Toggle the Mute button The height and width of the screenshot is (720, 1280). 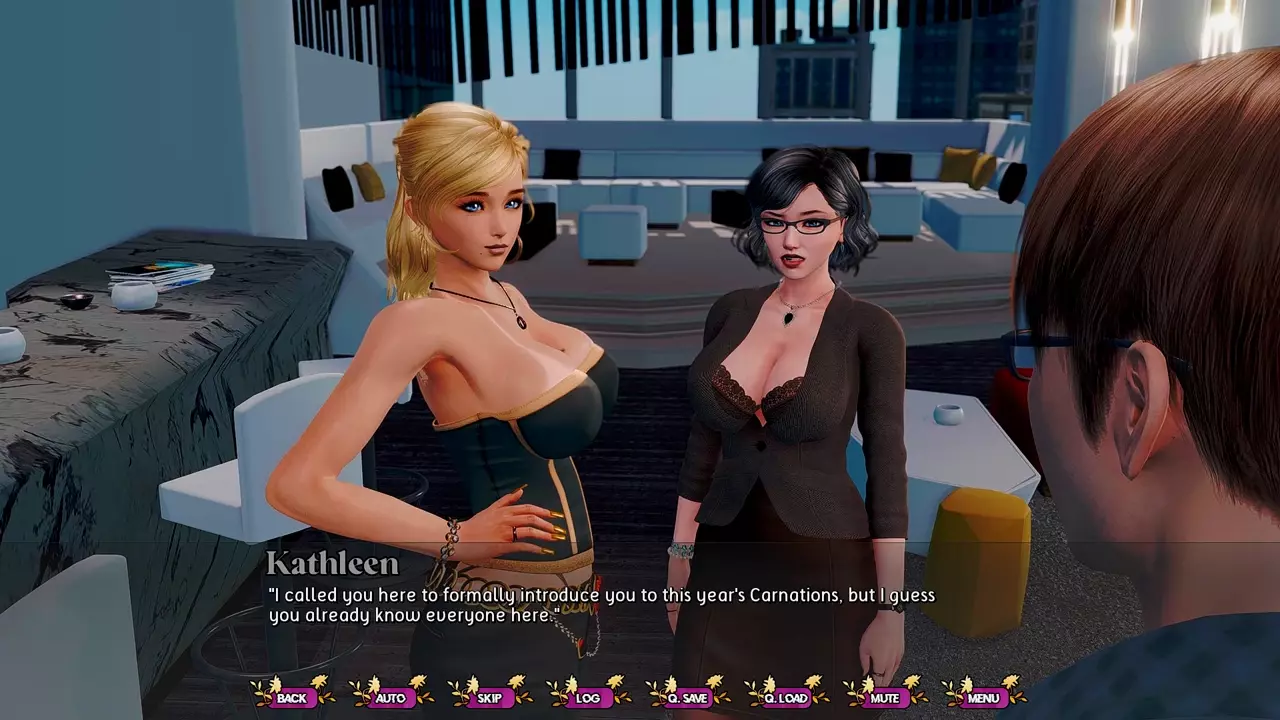pyautogui.click(x=884, y=697)
